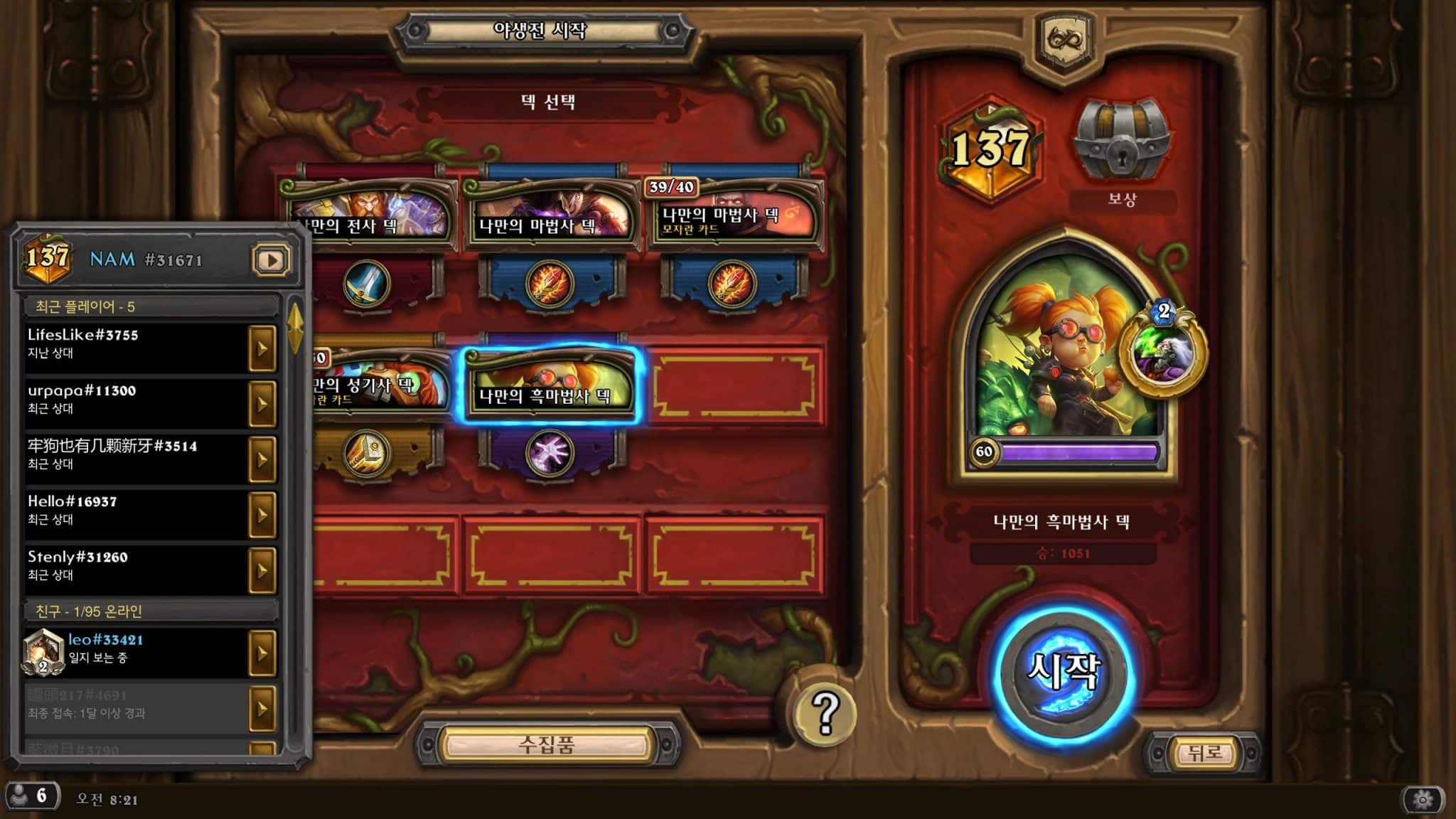Viewport: 1456px width, 819px height.
Task: Click the question mark help button
Action: click(x=825, y=711)
